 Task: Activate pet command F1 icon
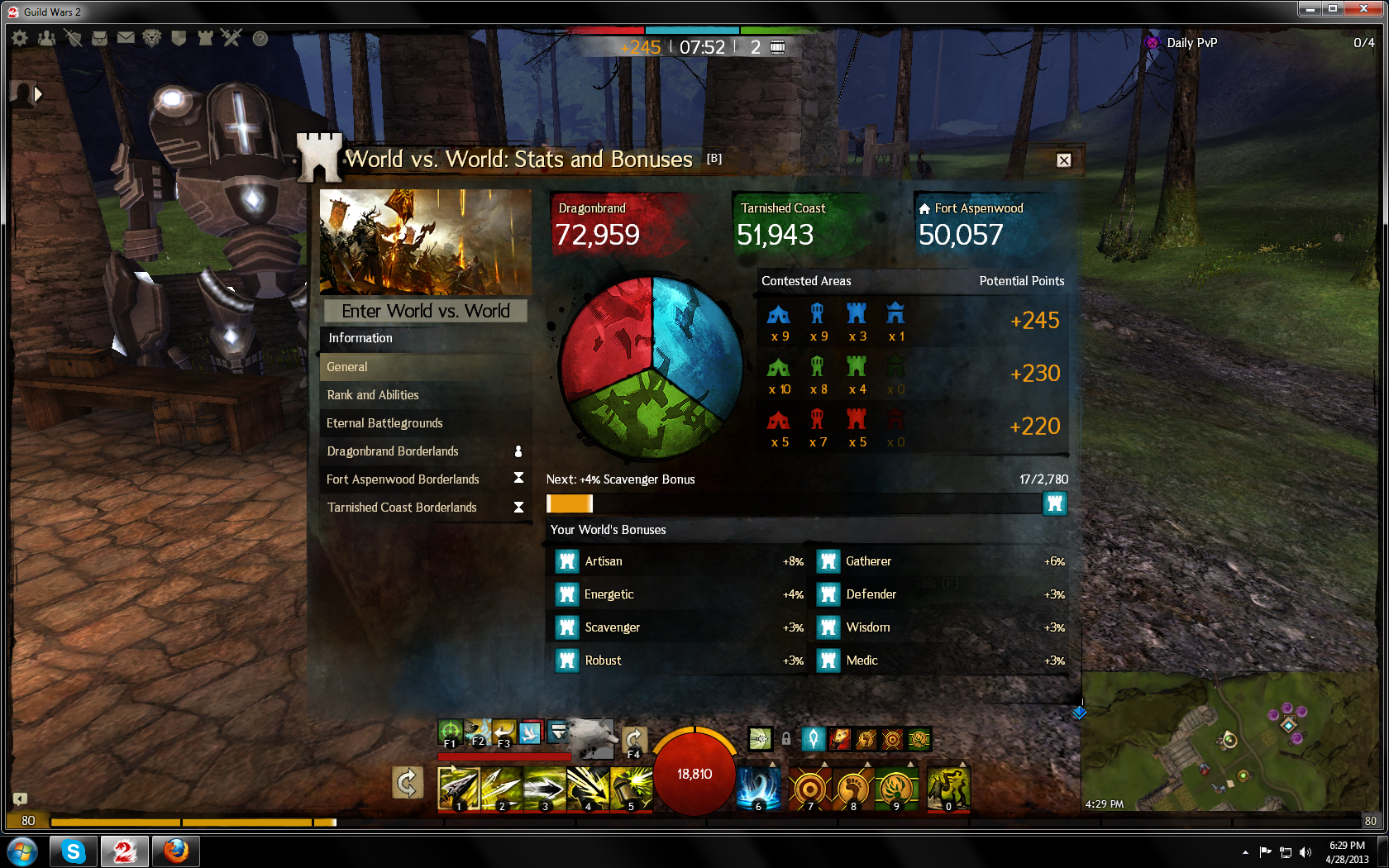click(x=450, y=732)
